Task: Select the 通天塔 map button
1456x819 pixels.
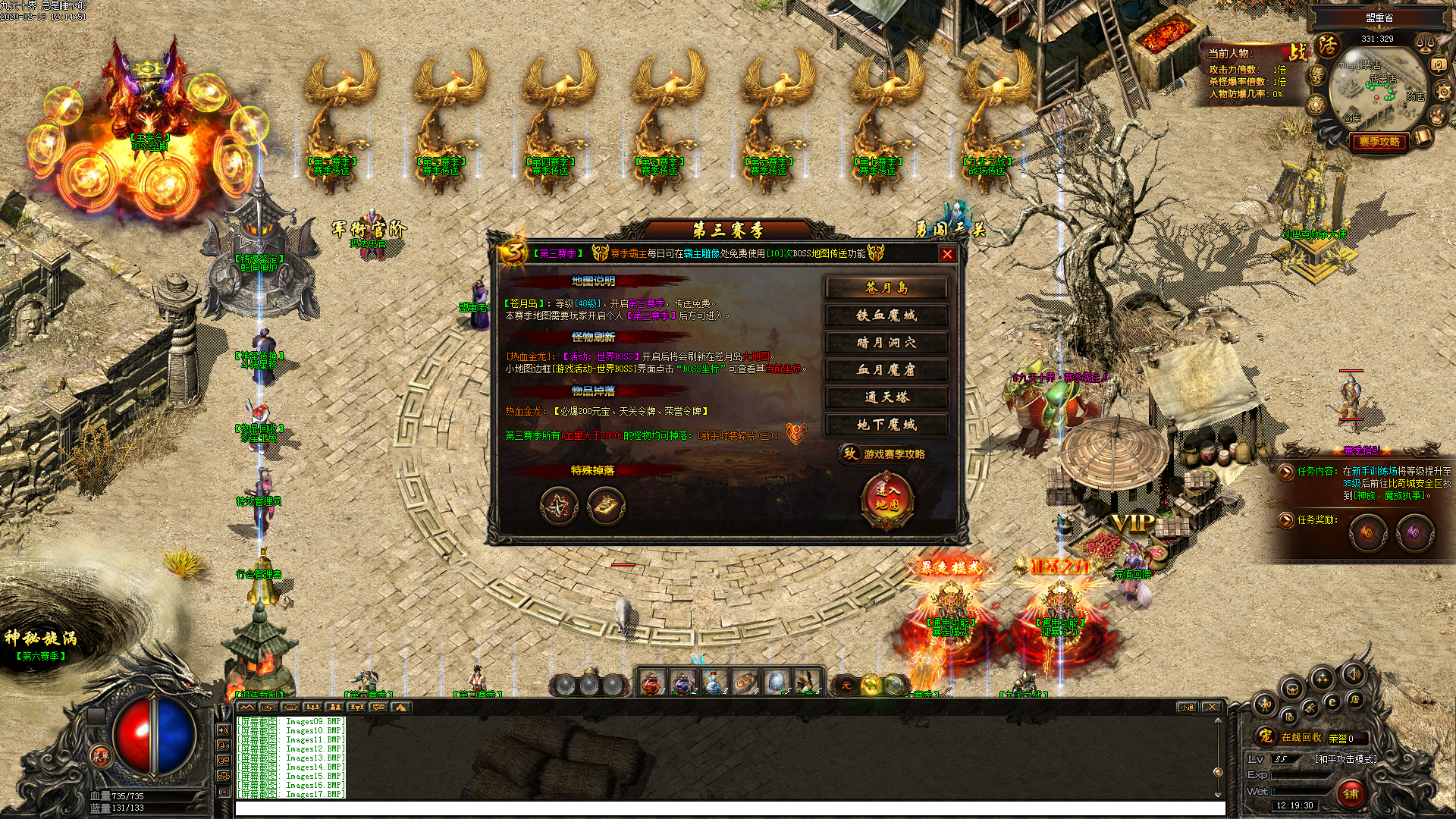Action: pyautogui.click(x=886, y=397)
